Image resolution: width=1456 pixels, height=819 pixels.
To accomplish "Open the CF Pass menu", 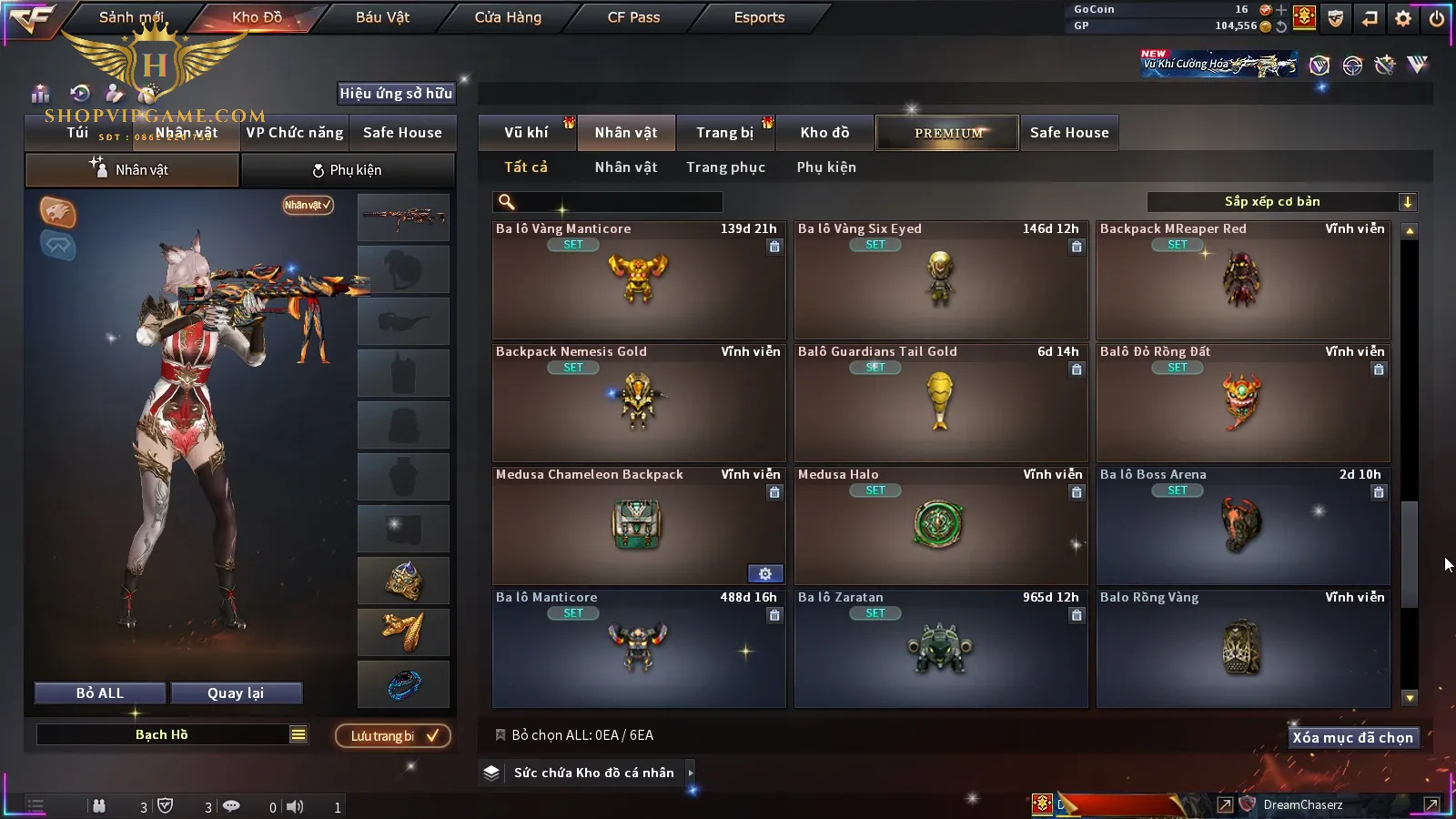I will point(633,17).
